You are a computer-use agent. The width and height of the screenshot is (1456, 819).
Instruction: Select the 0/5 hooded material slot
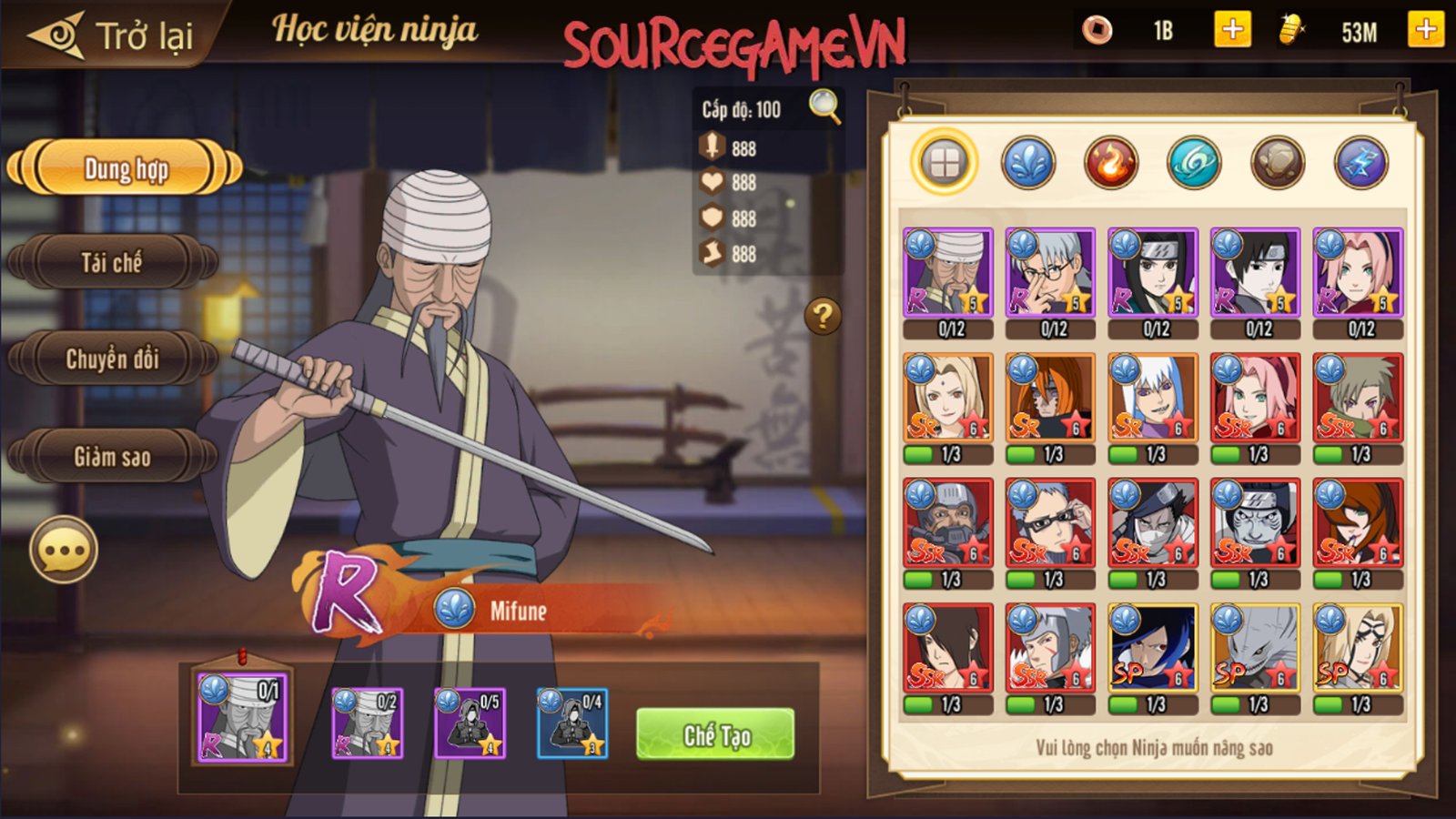[x=470, y=724]
